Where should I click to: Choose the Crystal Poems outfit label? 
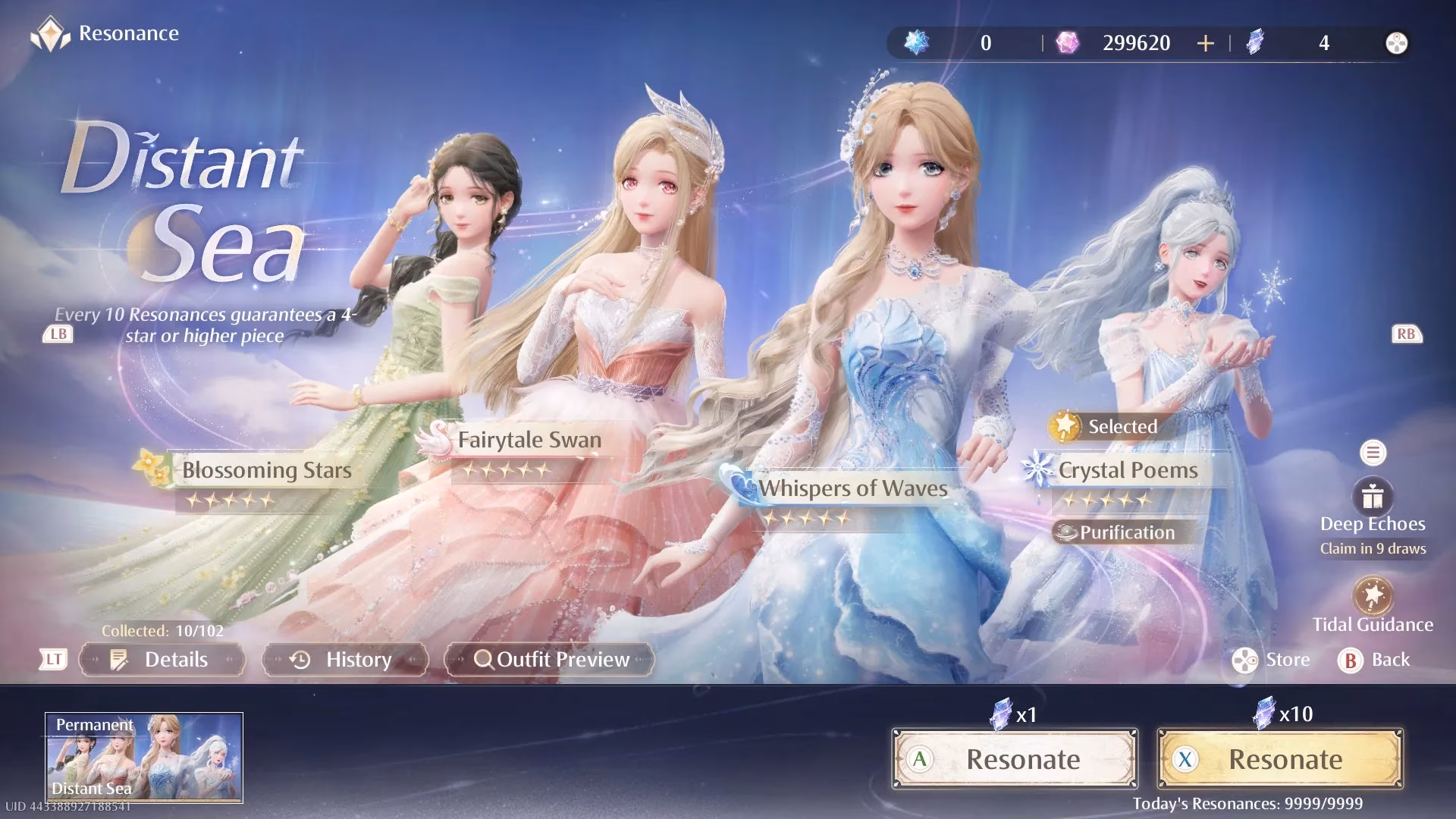(x=1128, y=471)
